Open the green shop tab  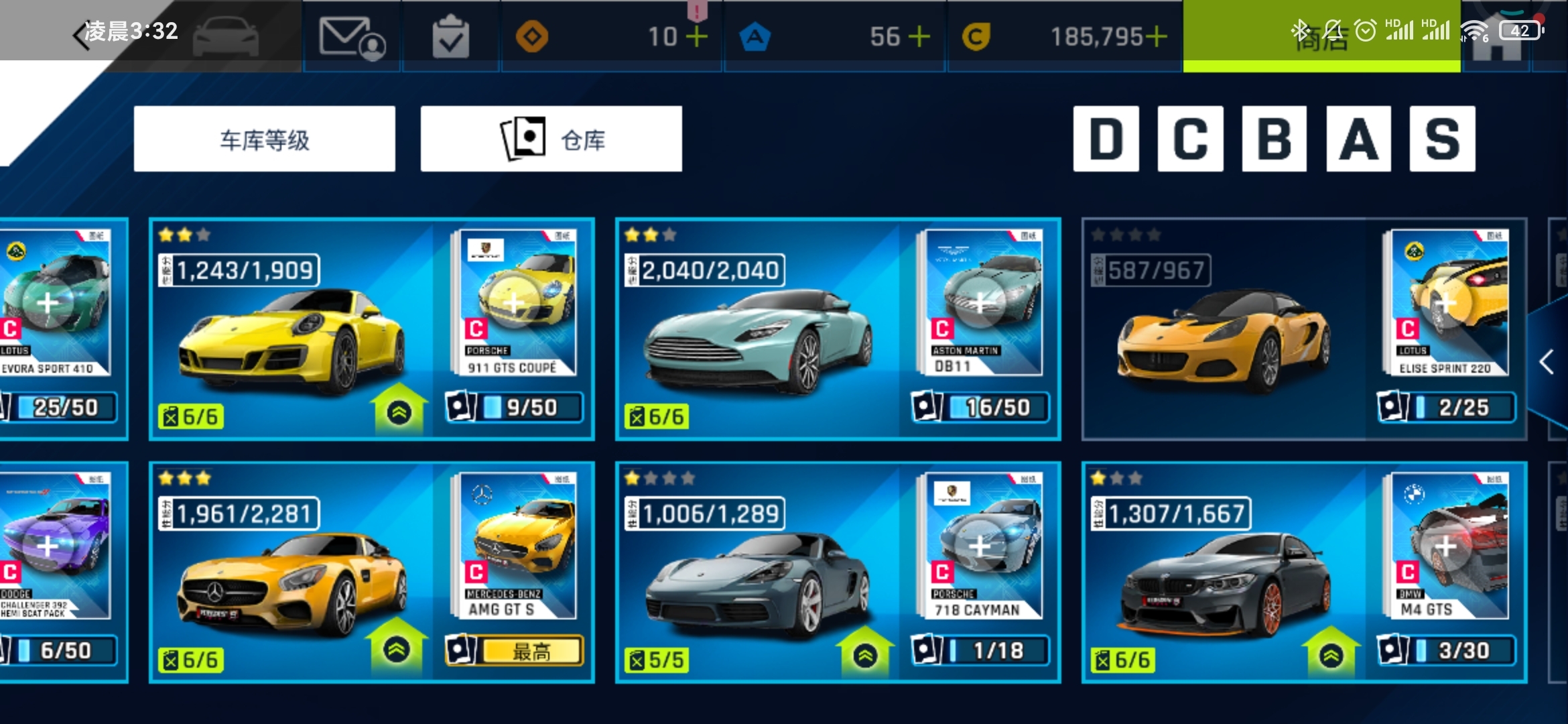[1320, 38]
